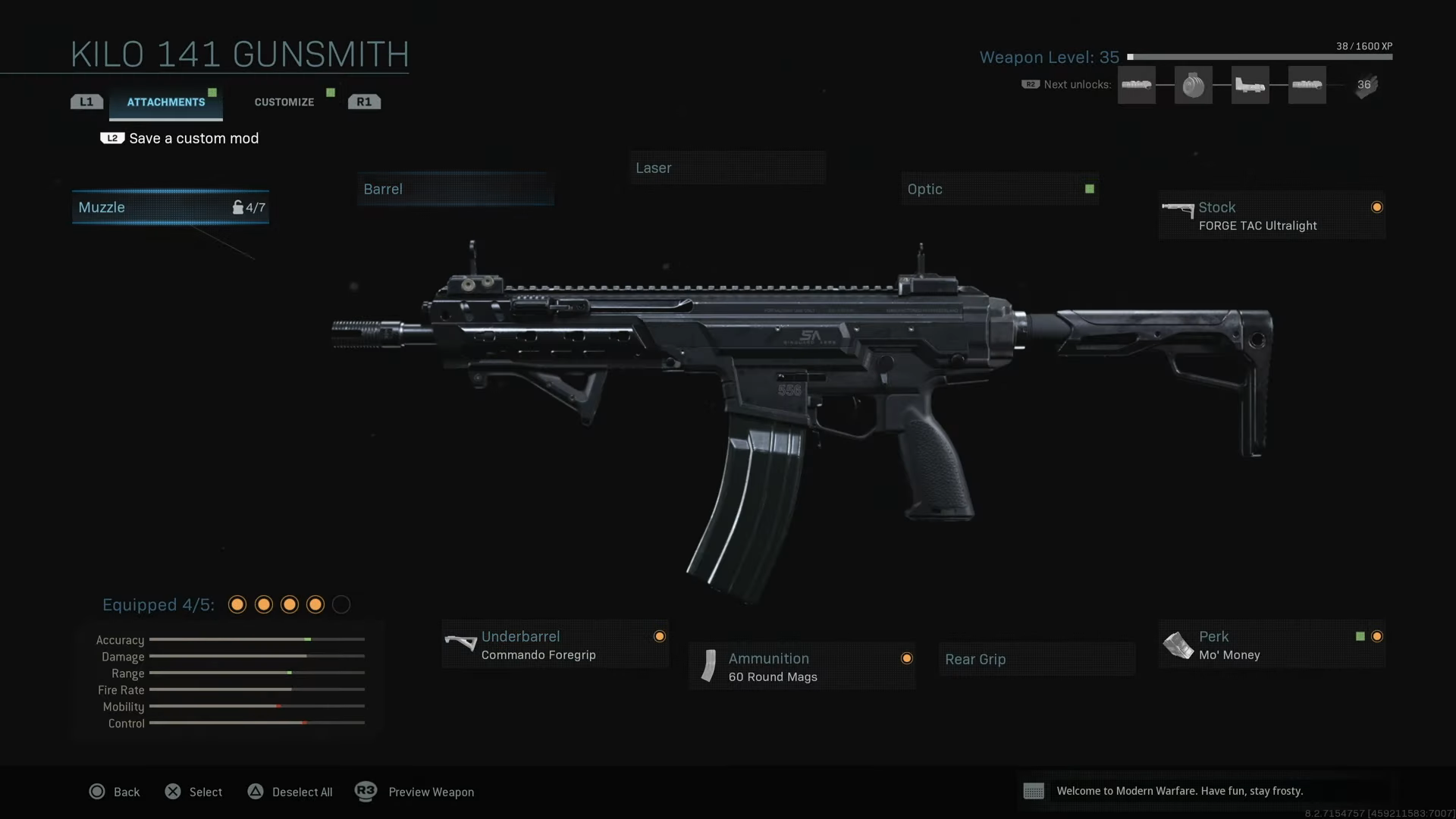Select the Muzzle attachment slot
This screenshot has width=1456, height=819.
[x=170, y=207]
